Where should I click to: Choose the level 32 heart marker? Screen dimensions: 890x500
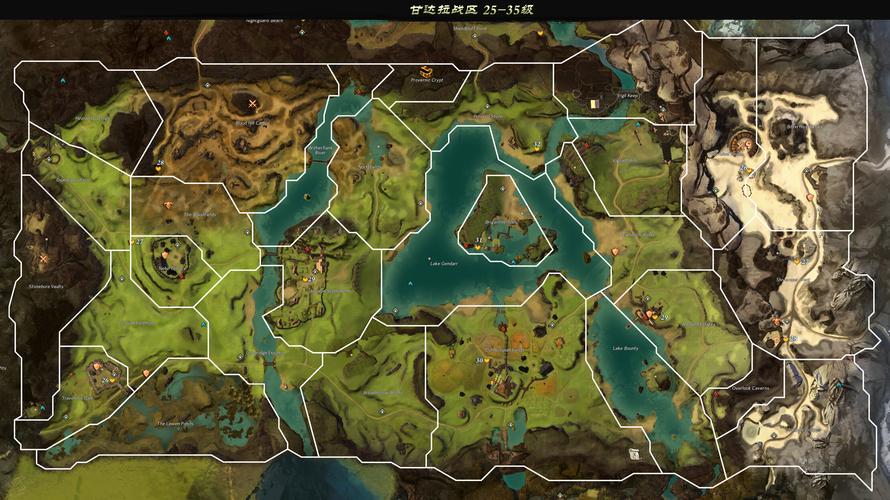pyautogui.click(x=537, y=147)
